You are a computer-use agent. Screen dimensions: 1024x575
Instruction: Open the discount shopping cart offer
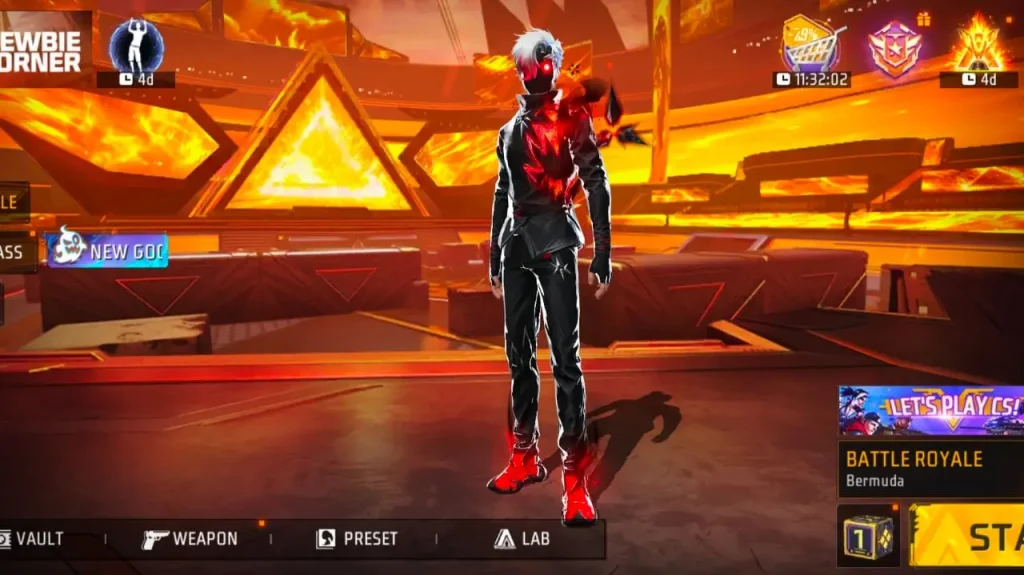click(811, 45)
